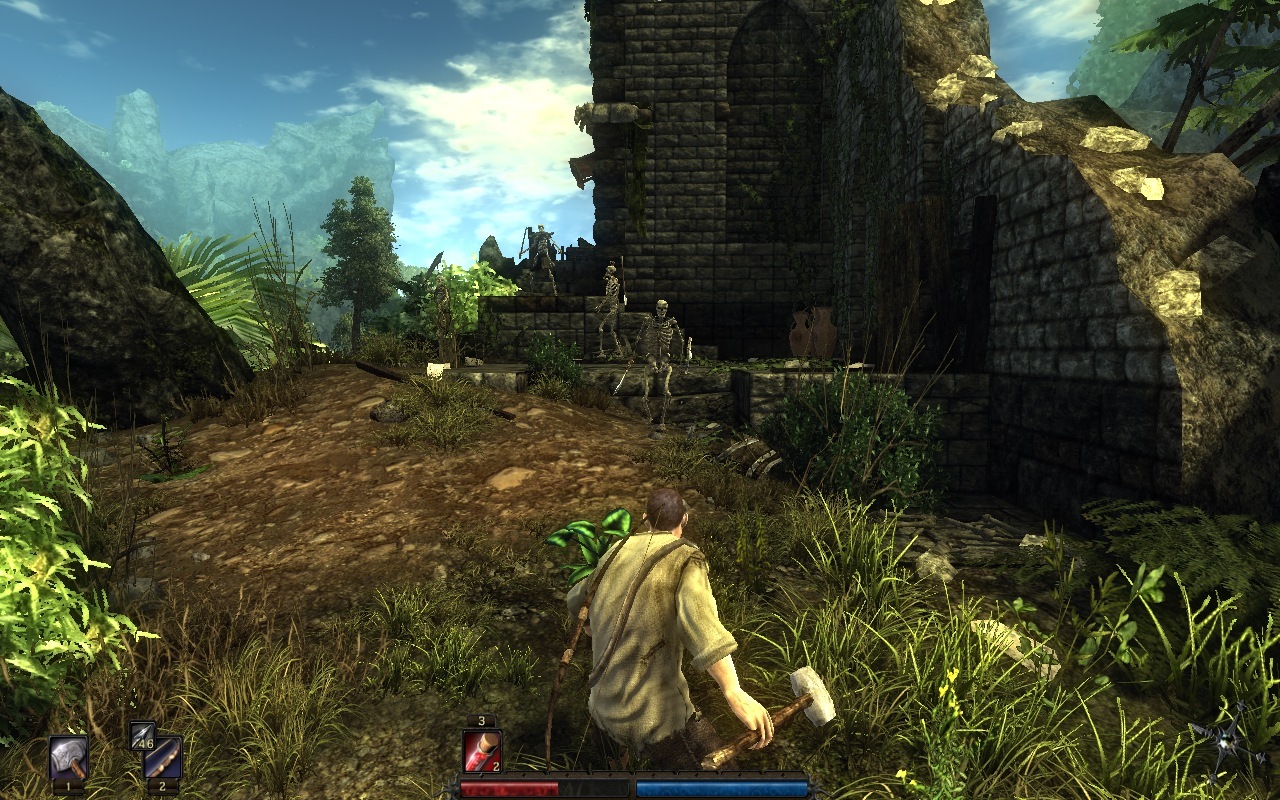Click the compass star icon
The width and height of the screenshot is (1280, 800).
click(x=1229, y=742)
